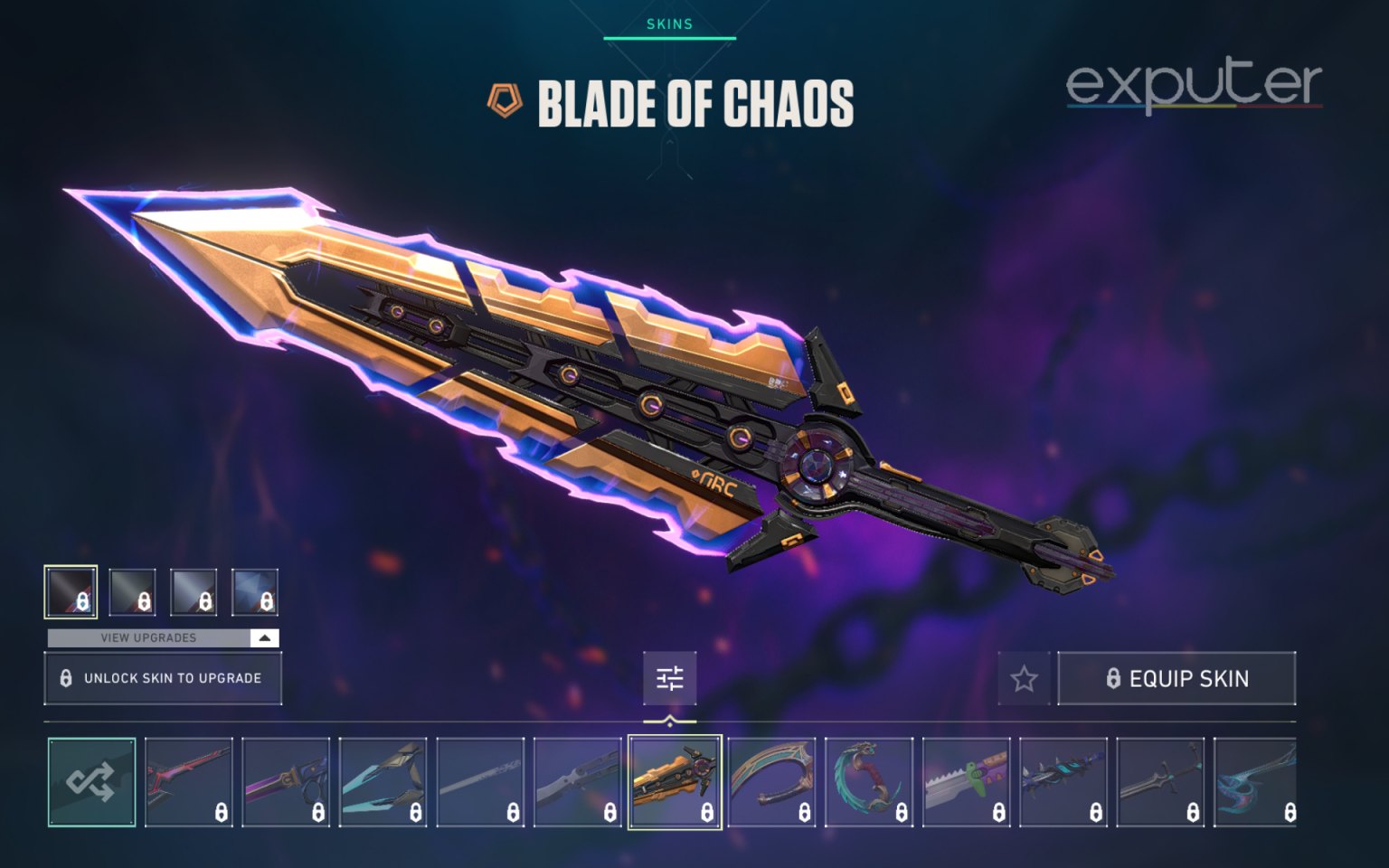Screen dimensions: 1389x868
Task: Expand the chevron under the filter icon
Action: (x=668, y=720)
